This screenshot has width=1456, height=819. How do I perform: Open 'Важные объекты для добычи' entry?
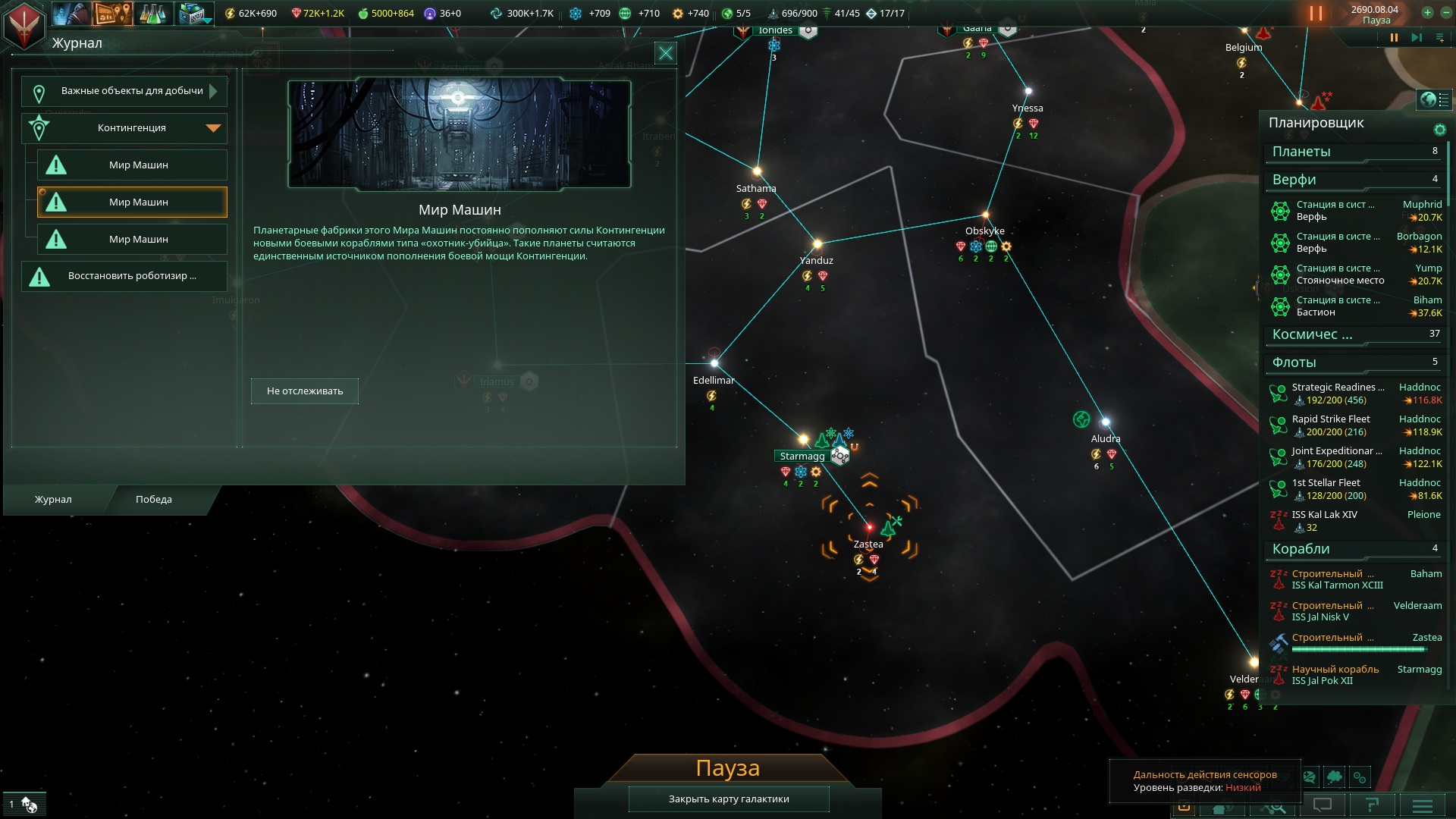pos(124,91)
